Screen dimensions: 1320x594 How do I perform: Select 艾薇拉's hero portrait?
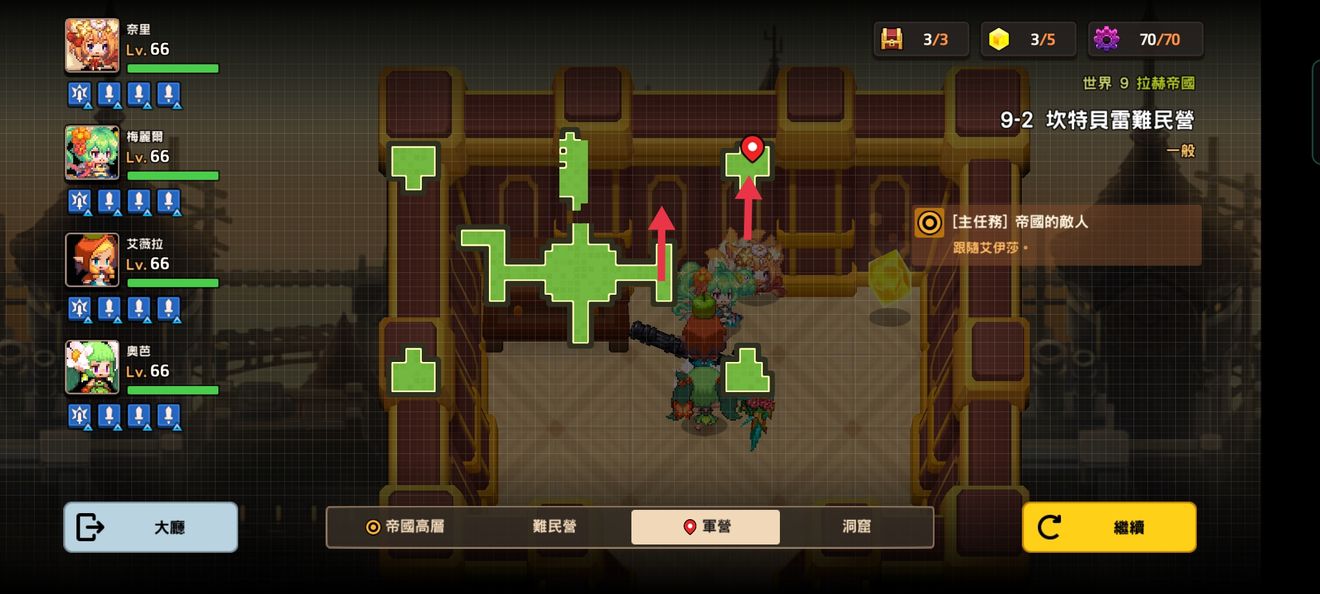click(92, 260)
